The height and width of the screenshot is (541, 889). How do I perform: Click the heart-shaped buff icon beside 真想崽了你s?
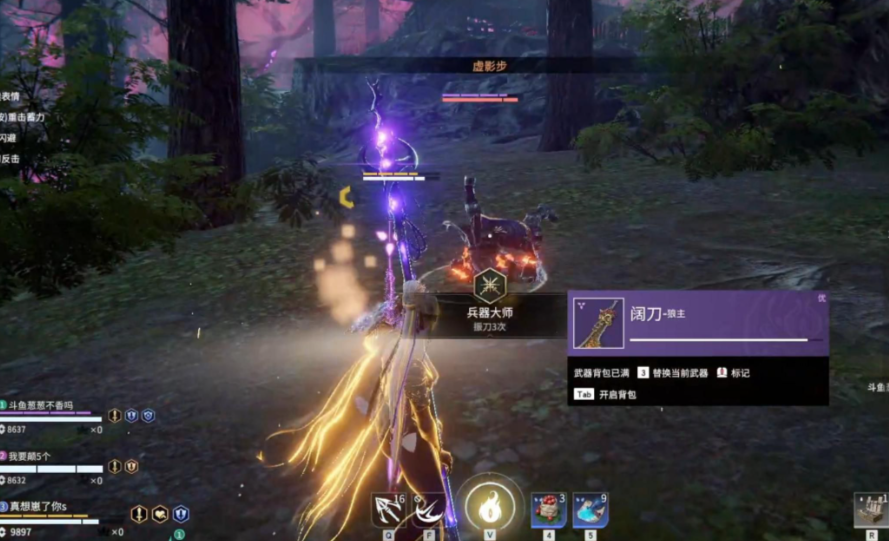160,514
